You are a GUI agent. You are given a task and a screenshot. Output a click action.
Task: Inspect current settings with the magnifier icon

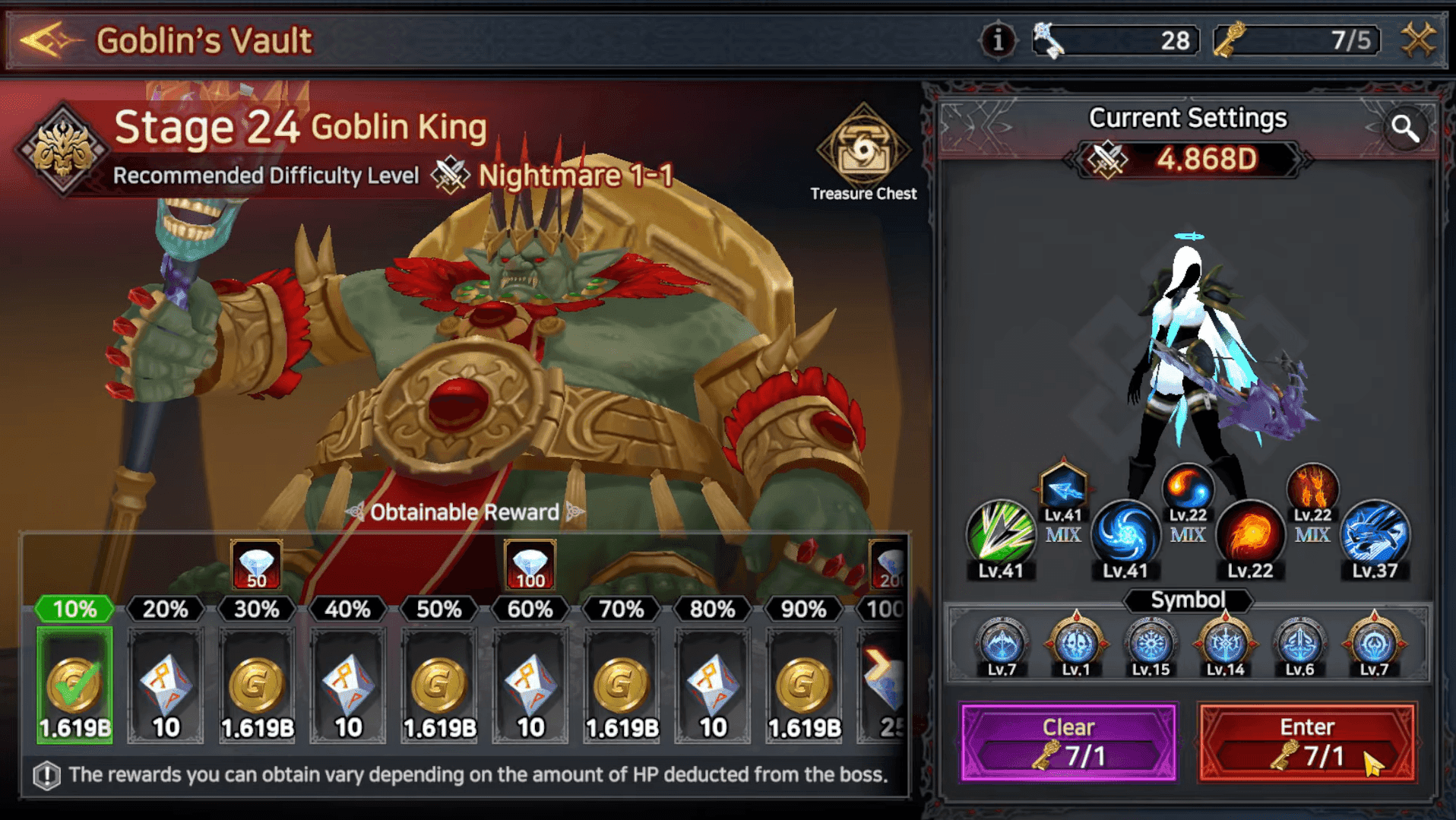pyautogui.click(x=1405, y=129)
